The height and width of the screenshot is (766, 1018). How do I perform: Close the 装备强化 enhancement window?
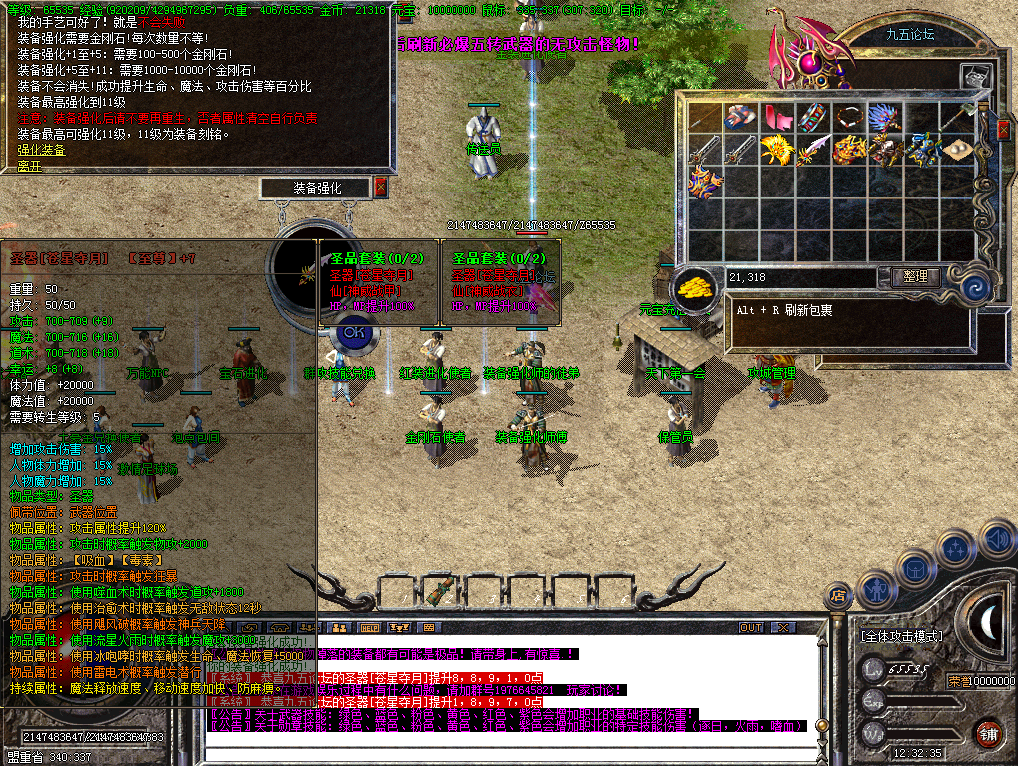pyautogui.click(x=380, y=187)
